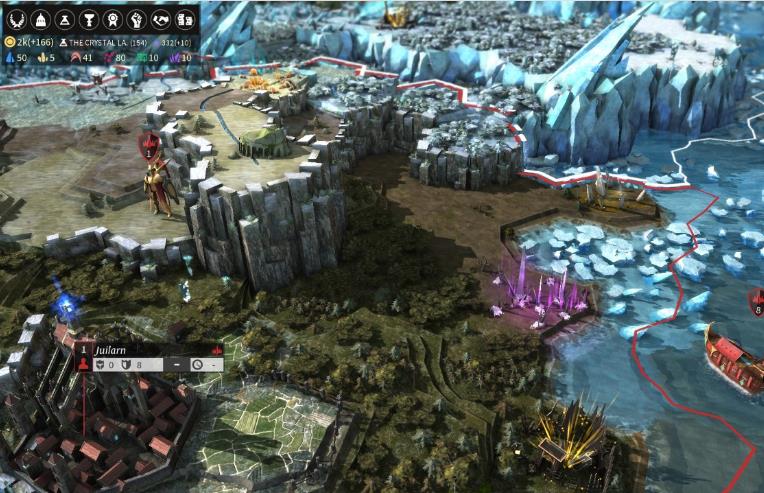Click the Juilarn population badge

84,358
